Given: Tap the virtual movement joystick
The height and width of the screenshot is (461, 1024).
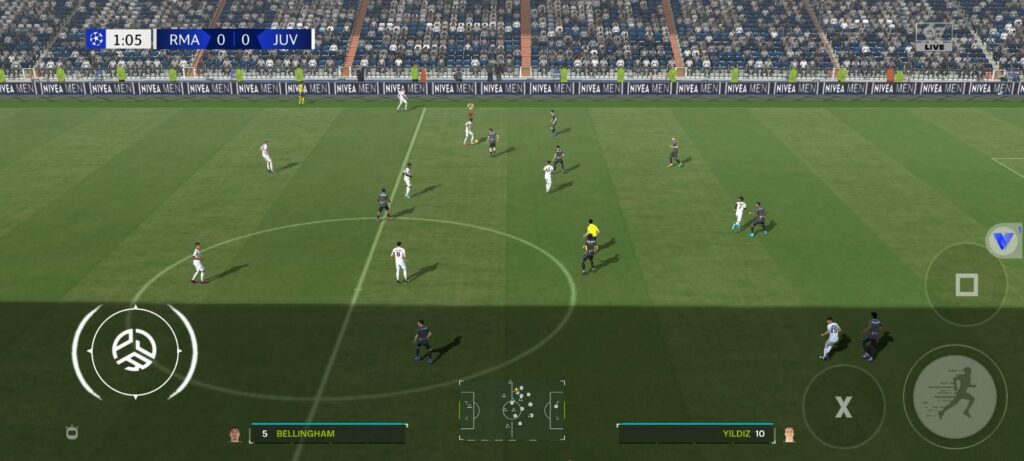Looking at the screenshot, I should point(134,351).
